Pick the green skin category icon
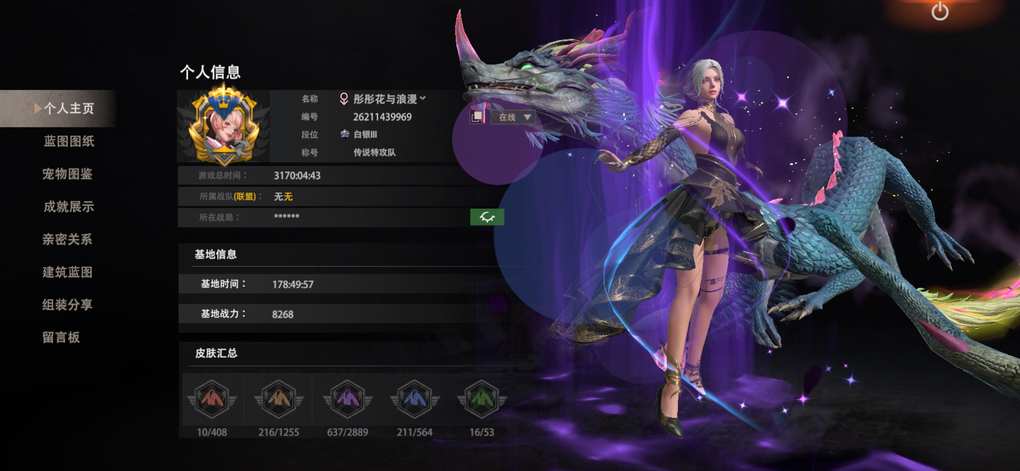1020x471 pixels. 481,399
